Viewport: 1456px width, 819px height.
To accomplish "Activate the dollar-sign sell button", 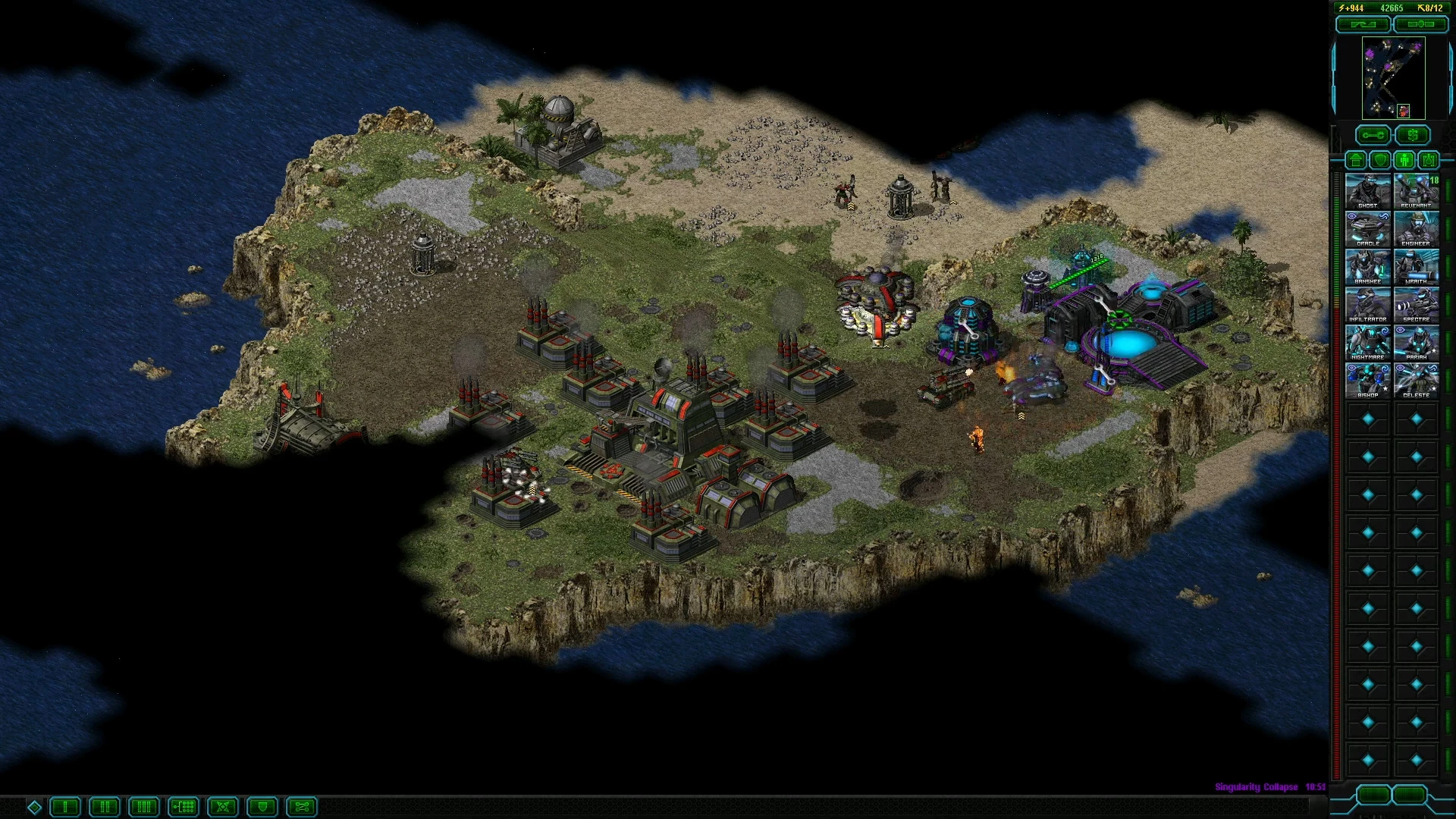I will [x=1412, y=136].
